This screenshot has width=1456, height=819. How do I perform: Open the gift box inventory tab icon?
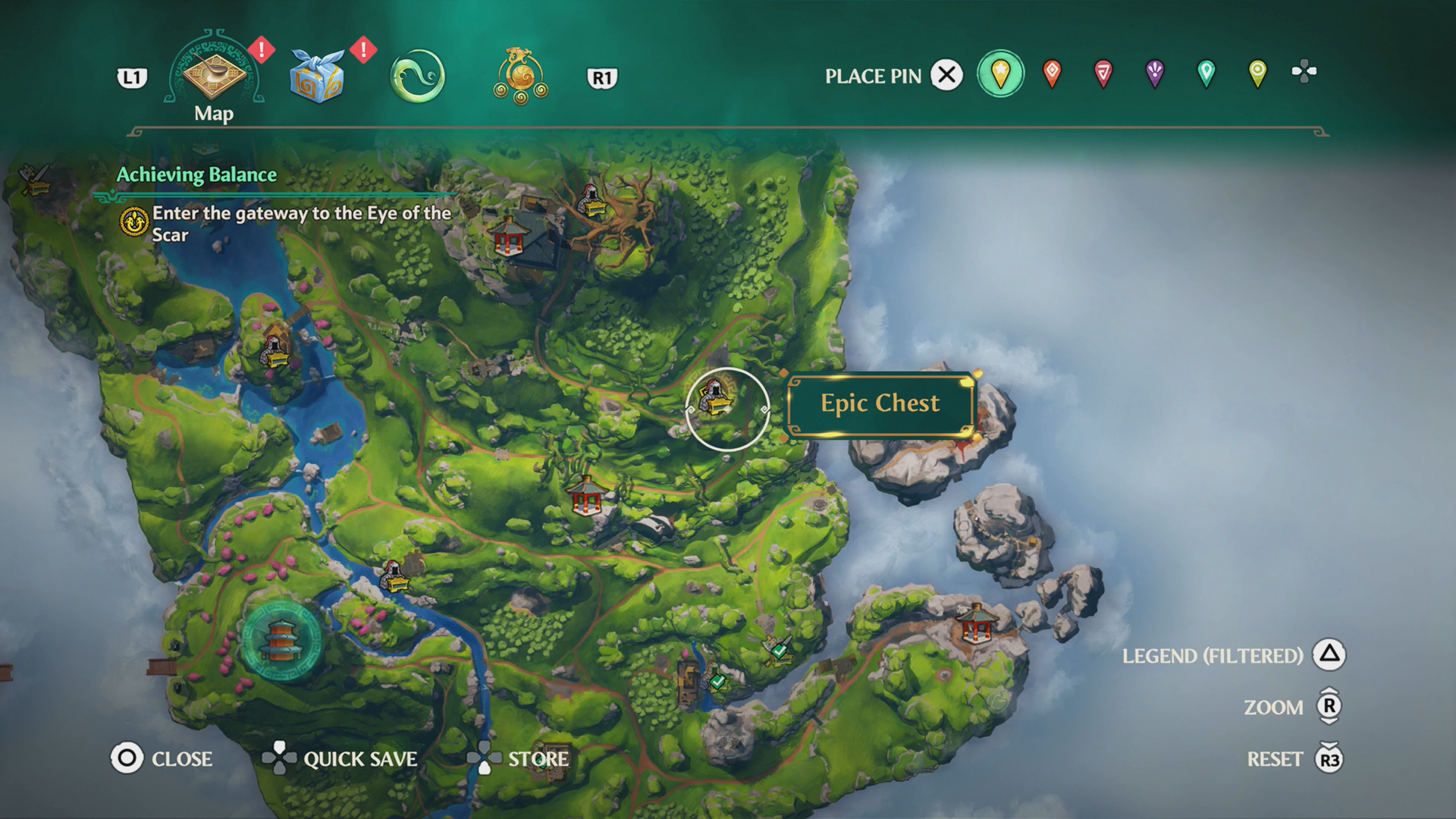coord(316,74)
